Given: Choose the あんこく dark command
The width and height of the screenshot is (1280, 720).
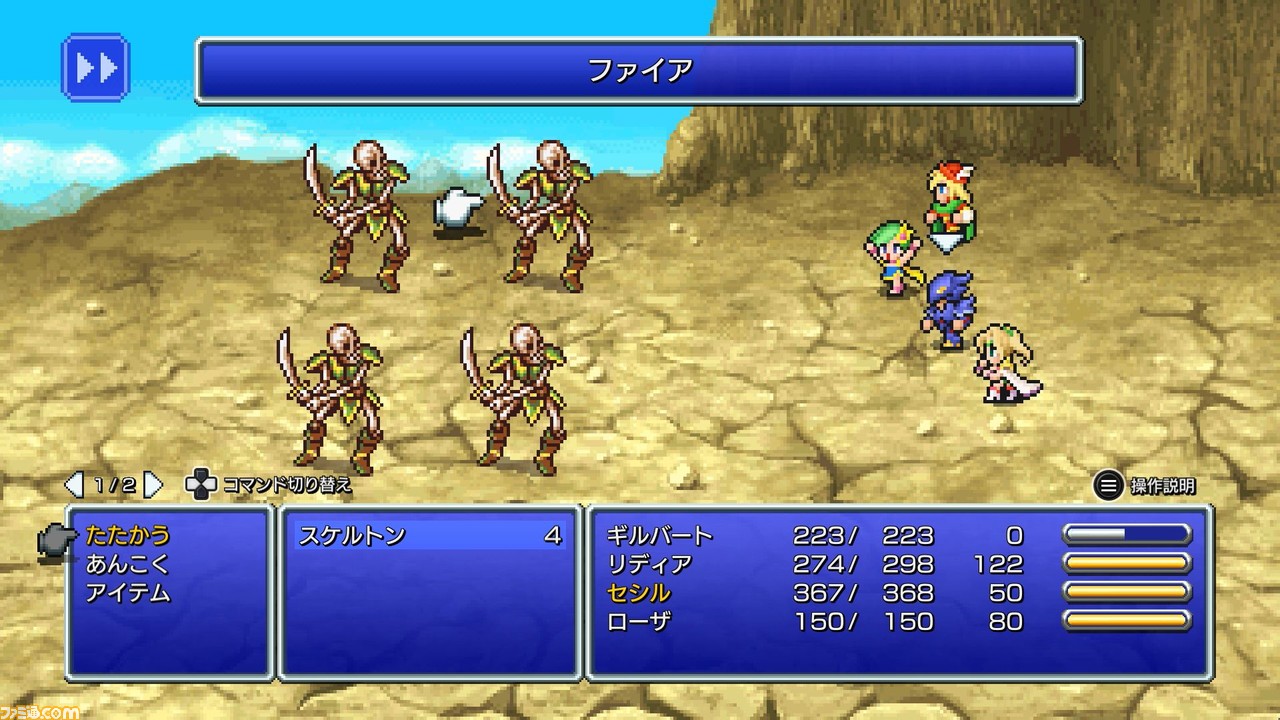Looking at the screenshot, I should click(x=128, y=564).
